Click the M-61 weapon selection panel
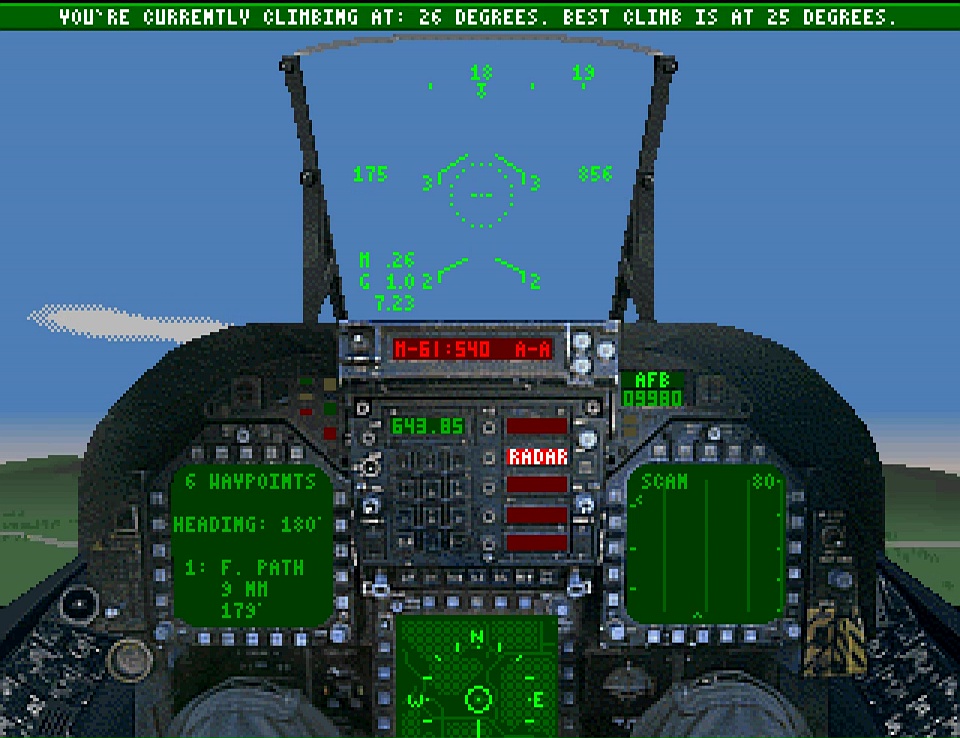960x738 pixels. pyautogui.click(x=473, y=349)
